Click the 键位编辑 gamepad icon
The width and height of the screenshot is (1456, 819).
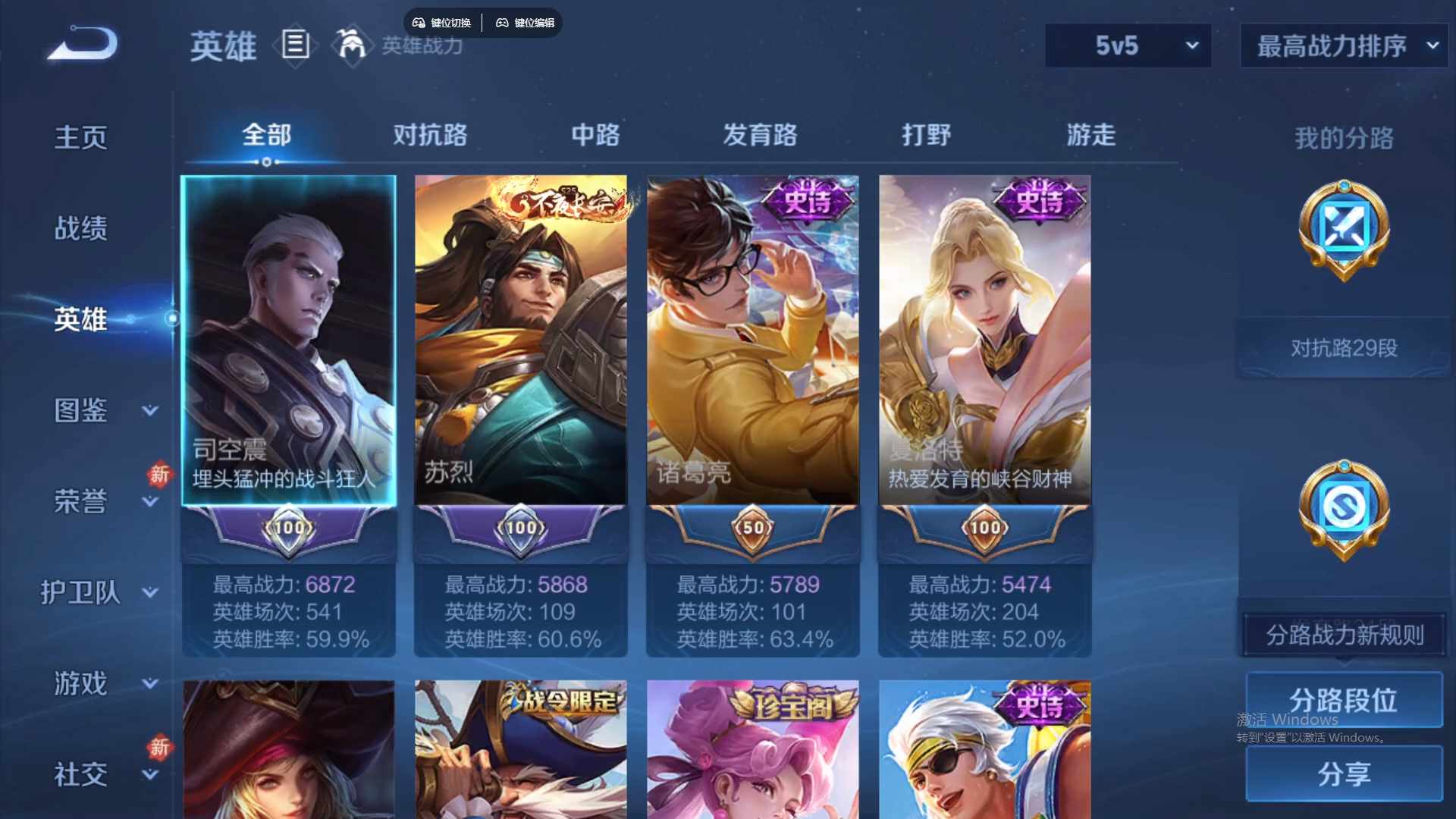pos(503,23)
